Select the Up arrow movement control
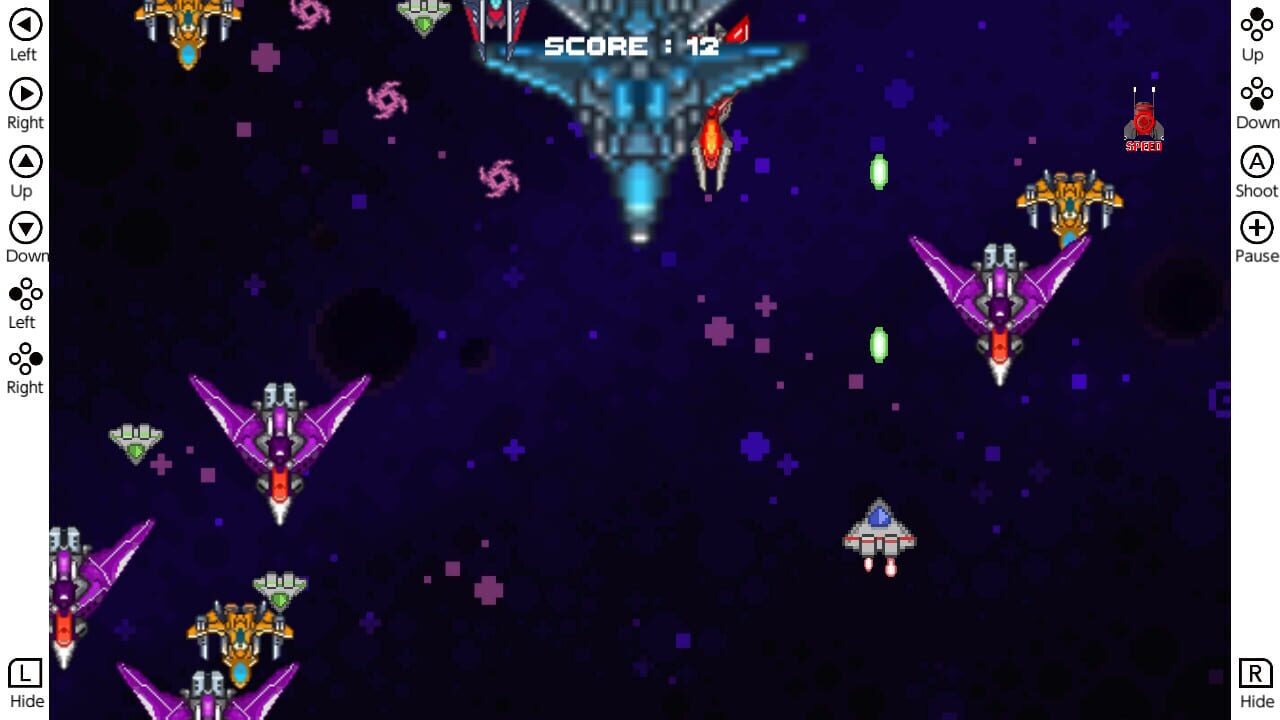 click(x=24, y=161)
